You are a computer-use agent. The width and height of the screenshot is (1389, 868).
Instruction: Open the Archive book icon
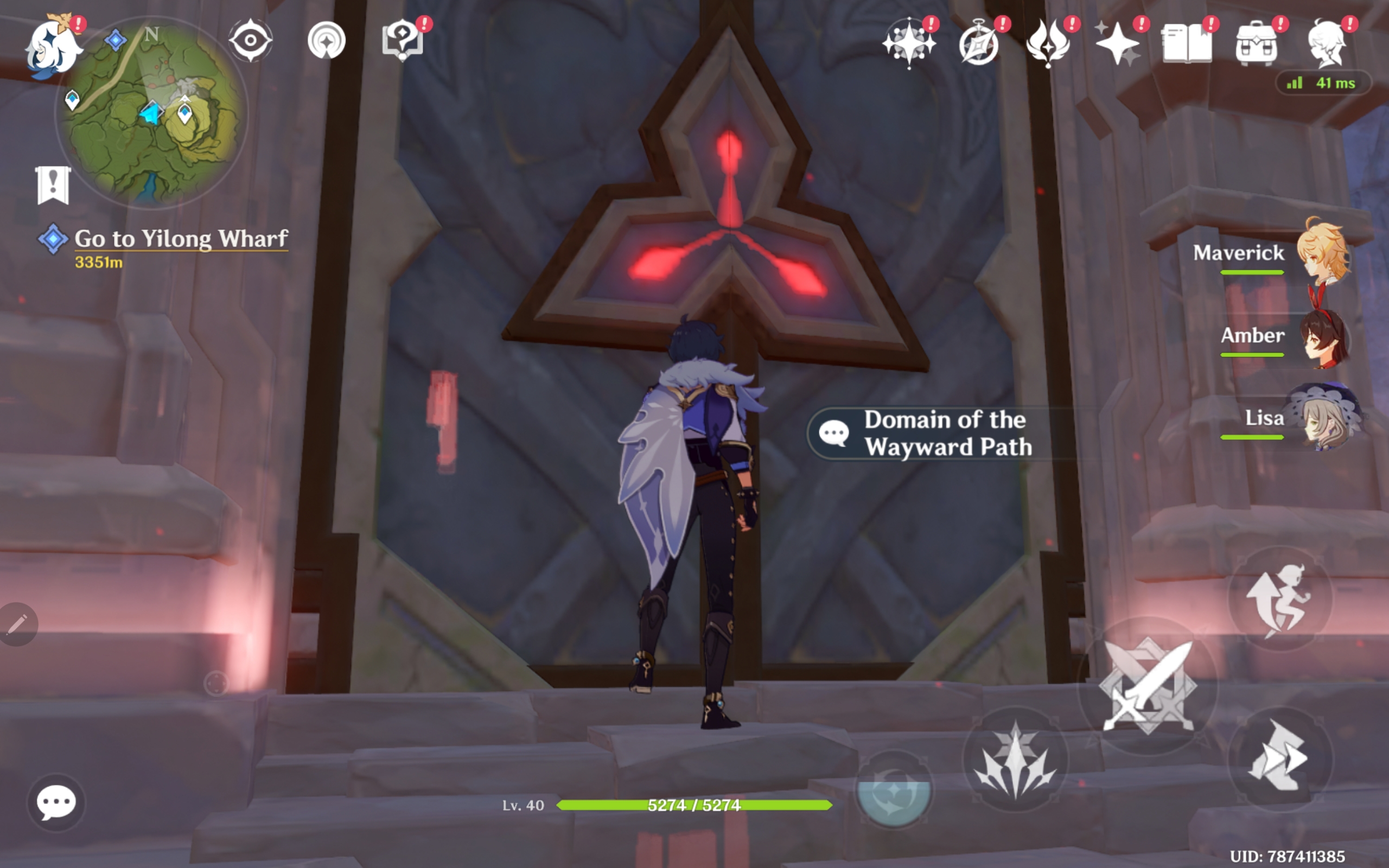[1187, 43]
